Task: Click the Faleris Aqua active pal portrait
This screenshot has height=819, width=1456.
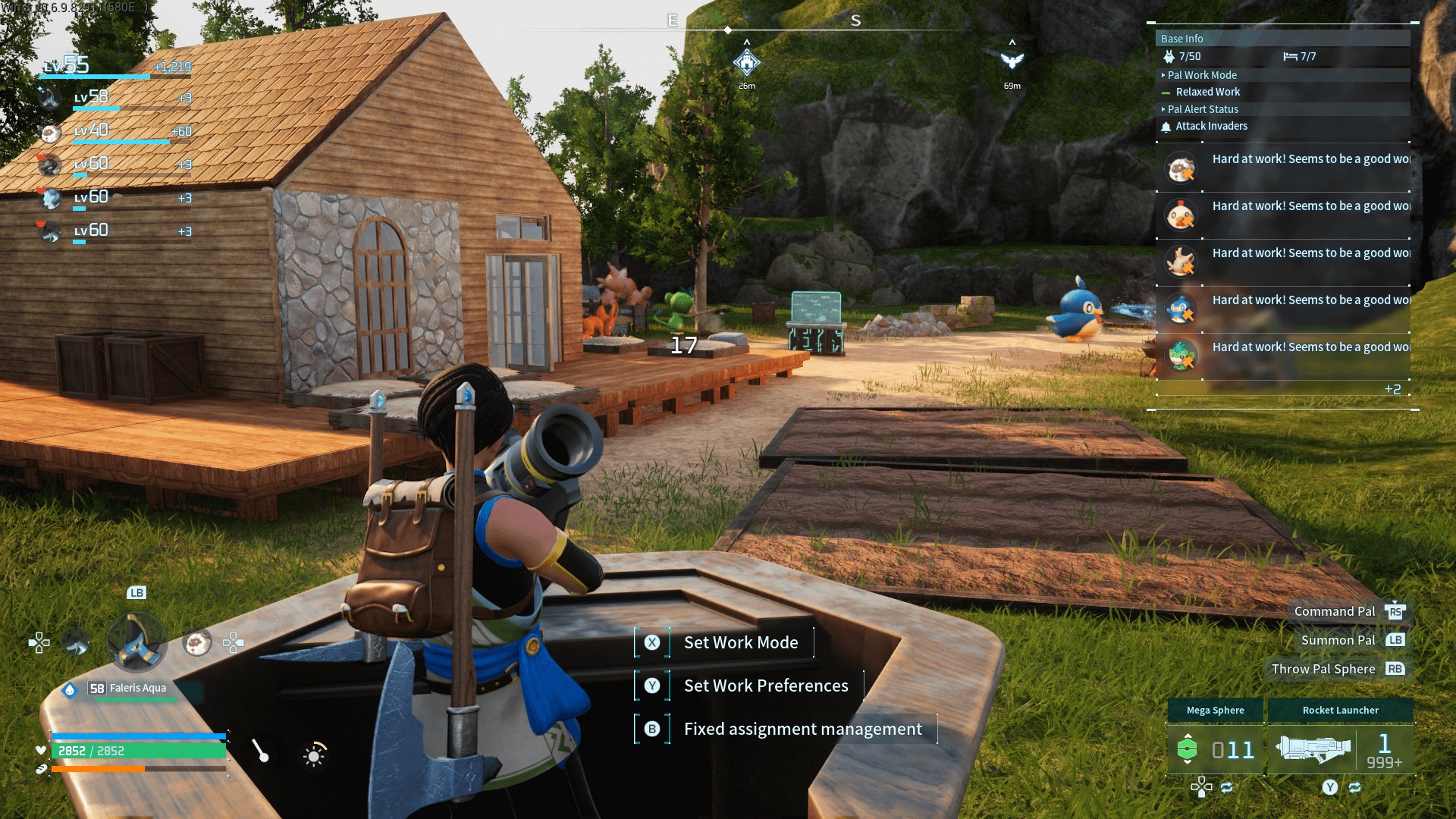Action: 136,642
